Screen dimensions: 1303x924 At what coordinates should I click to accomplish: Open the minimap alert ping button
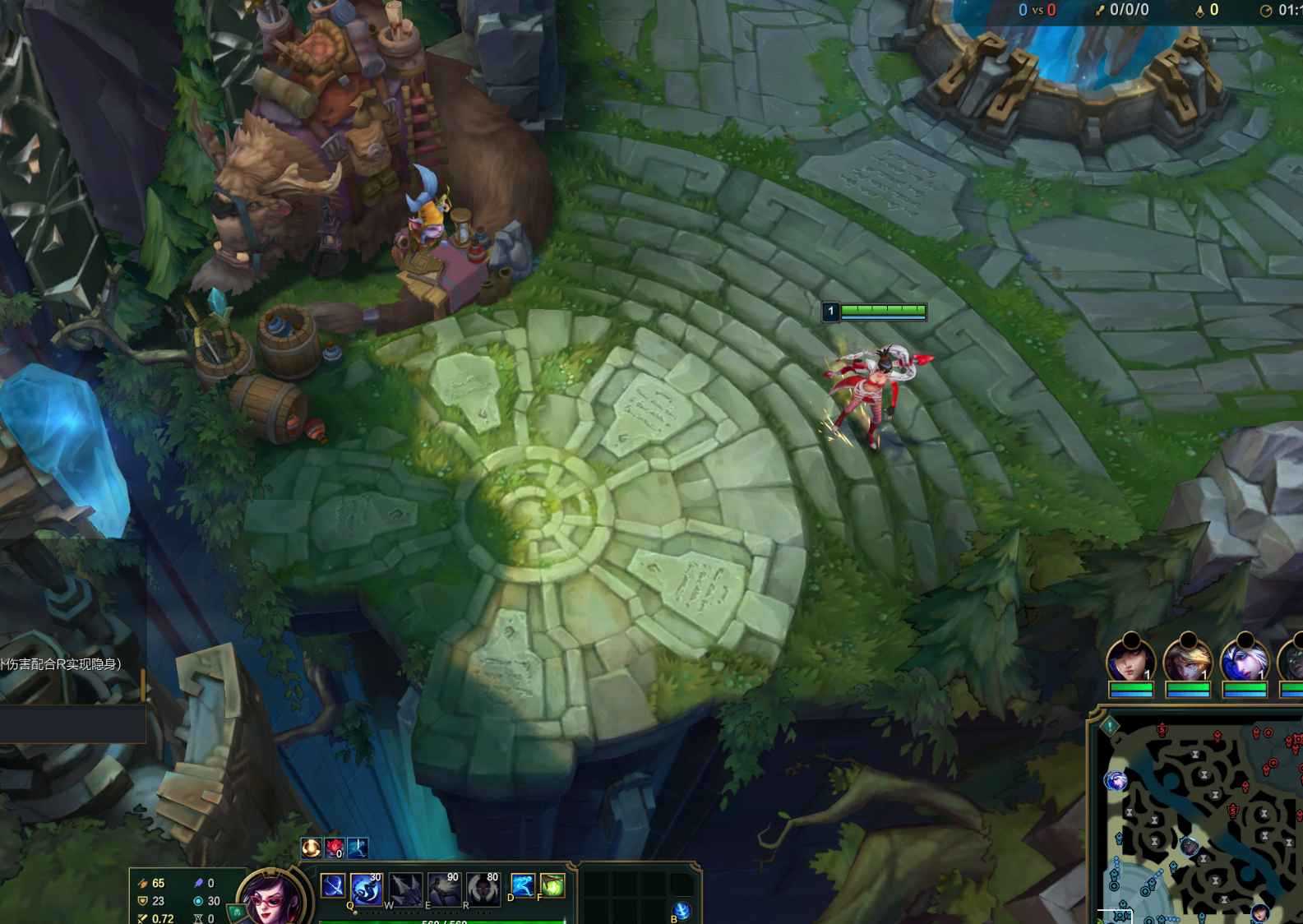[x=1109, y=726]
